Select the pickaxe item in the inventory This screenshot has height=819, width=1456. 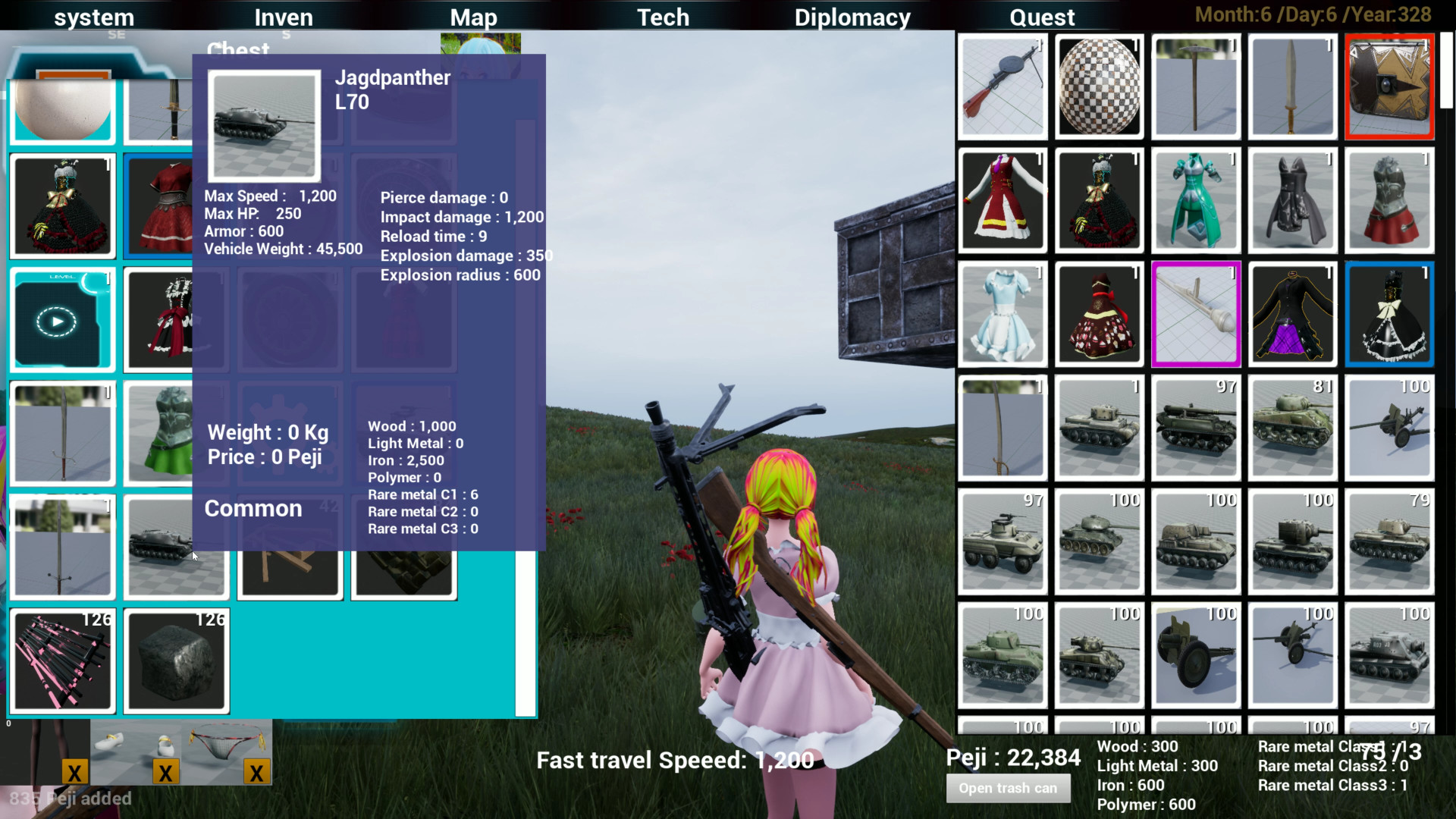[1196, 86]
